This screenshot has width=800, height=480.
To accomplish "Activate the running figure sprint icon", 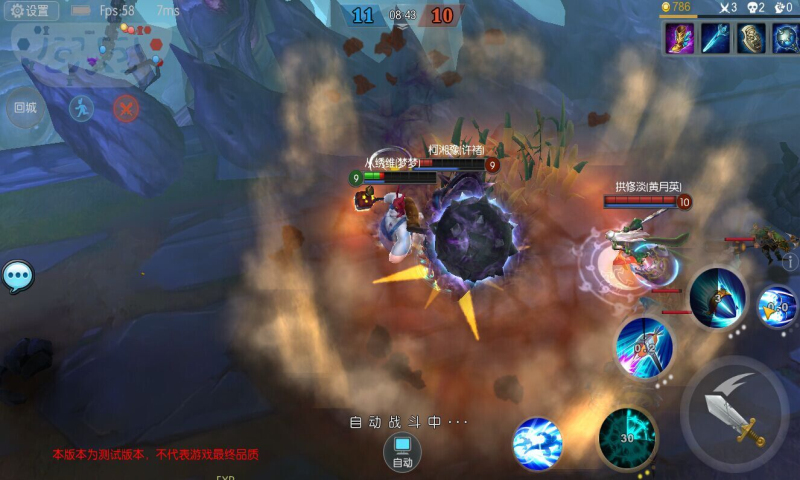I will [x=81, y=107].
